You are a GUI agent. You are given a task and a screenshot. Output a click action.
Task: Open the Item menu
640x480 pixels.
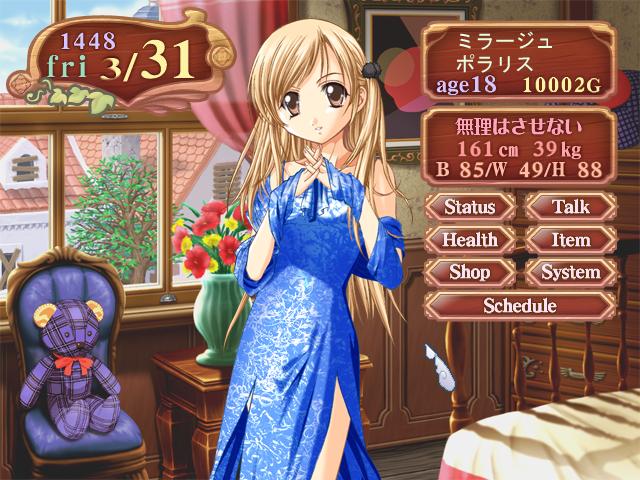tap(570, 240)
